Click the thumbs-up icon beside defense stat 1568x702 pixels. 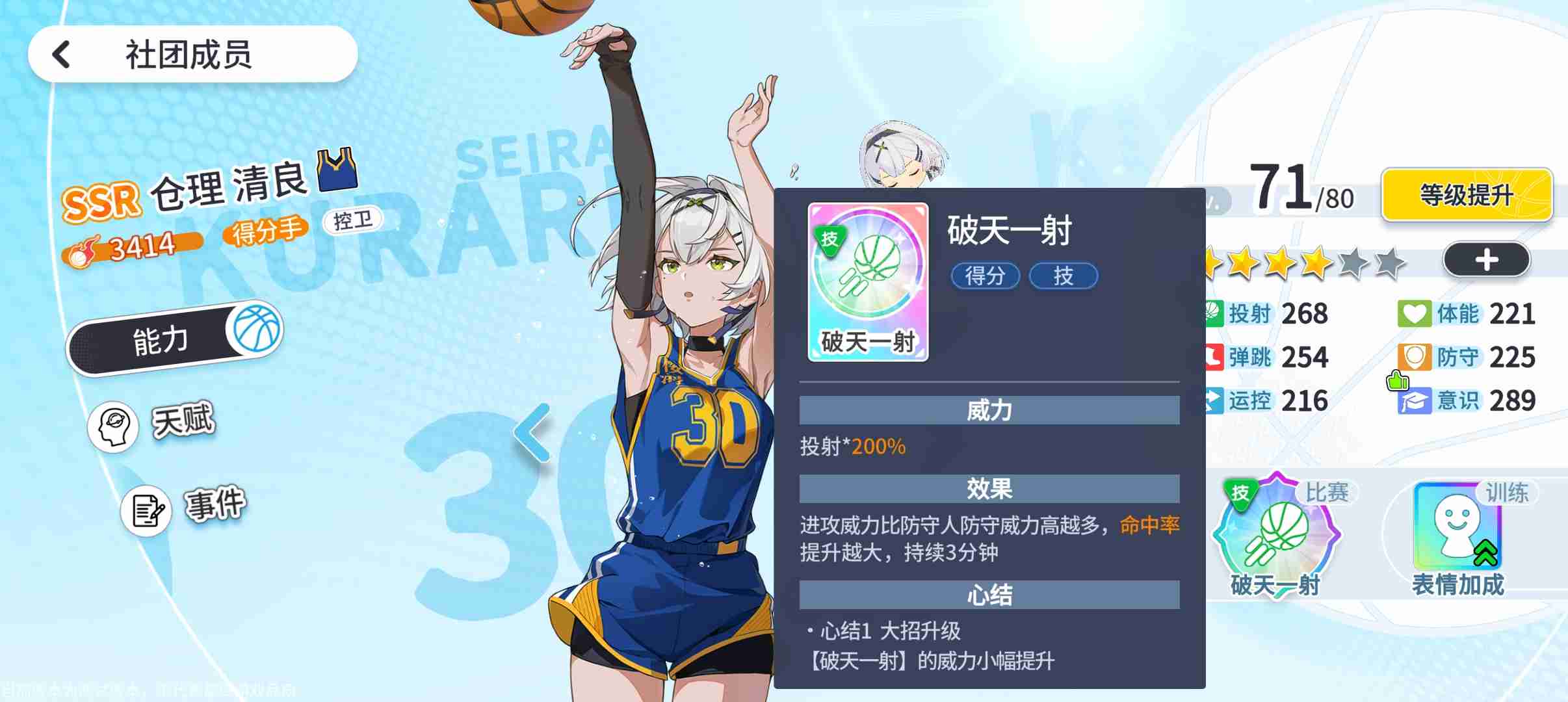click(x=1398, y=380)
